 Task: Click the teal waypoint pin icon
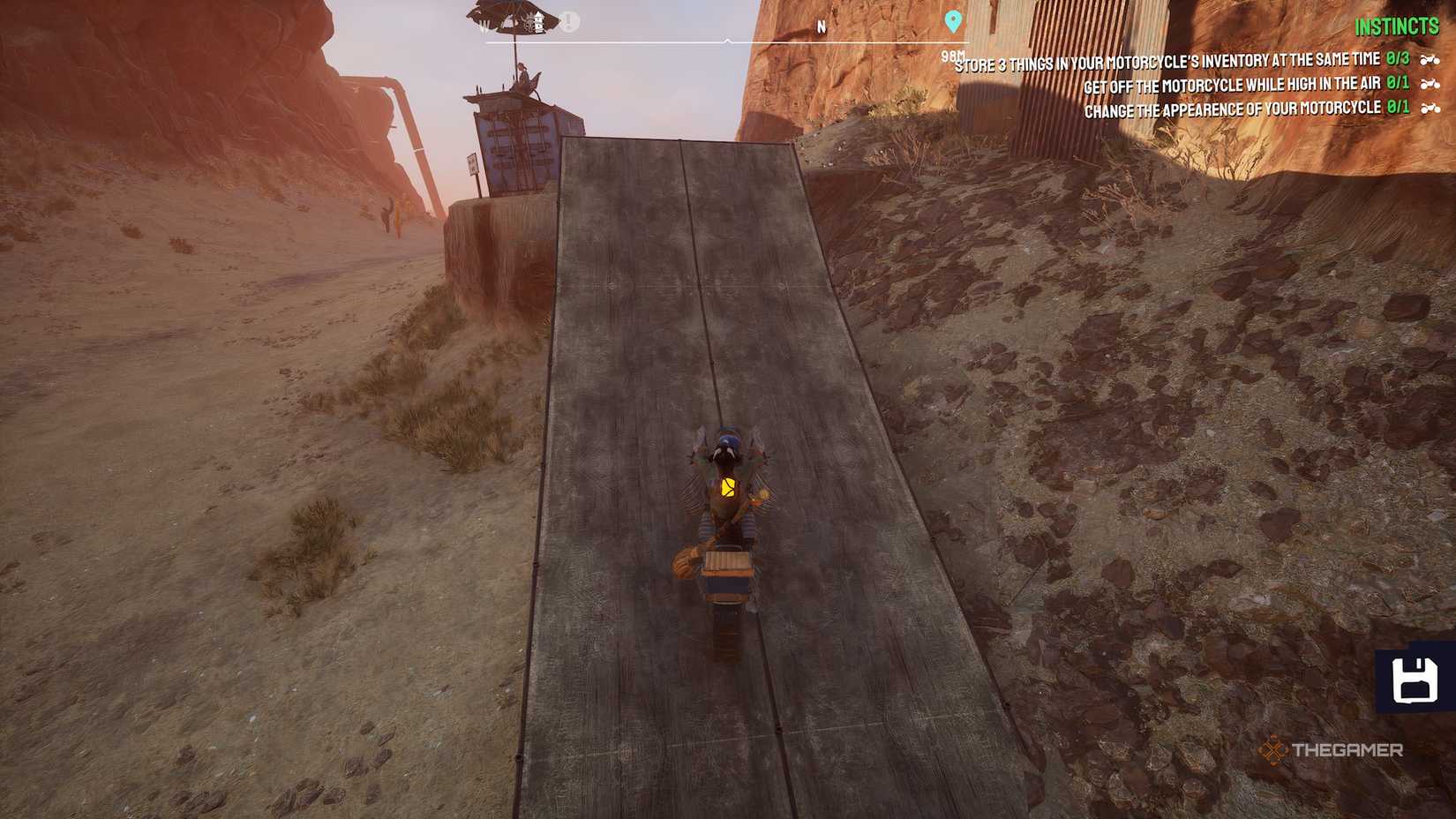(x=953, y=20)
